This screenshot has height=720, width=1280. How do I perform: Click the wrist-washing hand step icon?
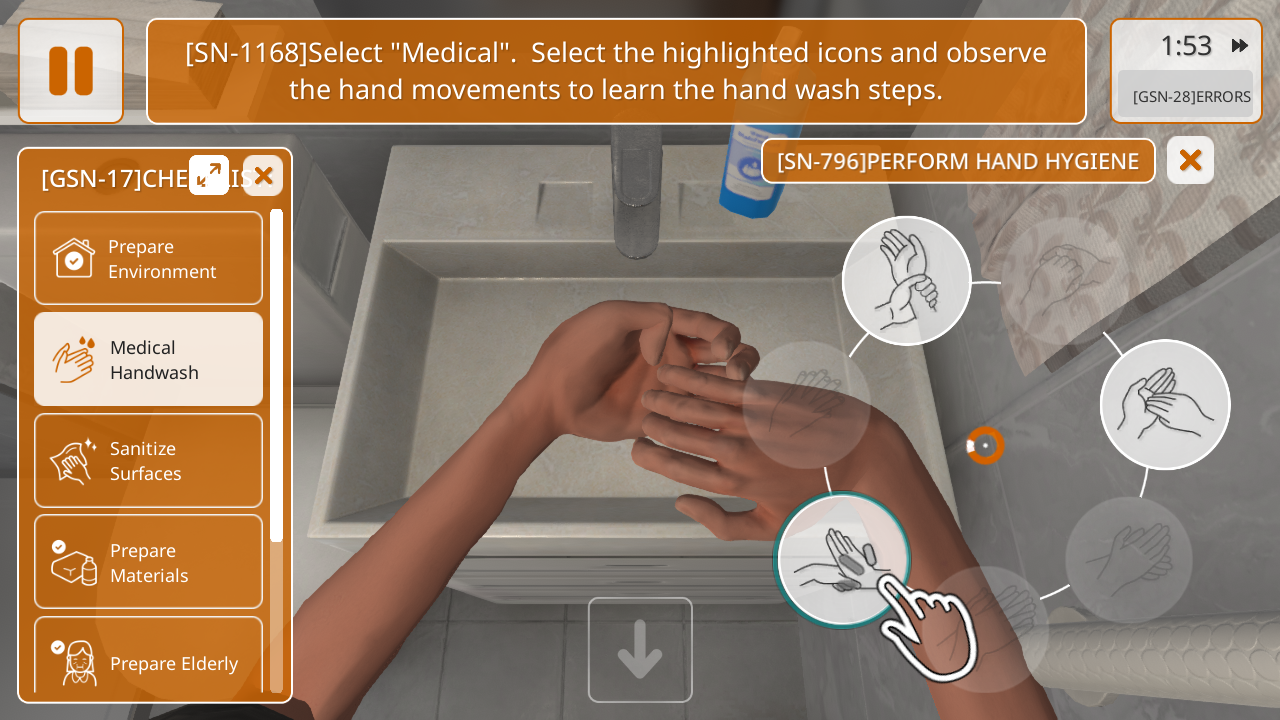906,281
